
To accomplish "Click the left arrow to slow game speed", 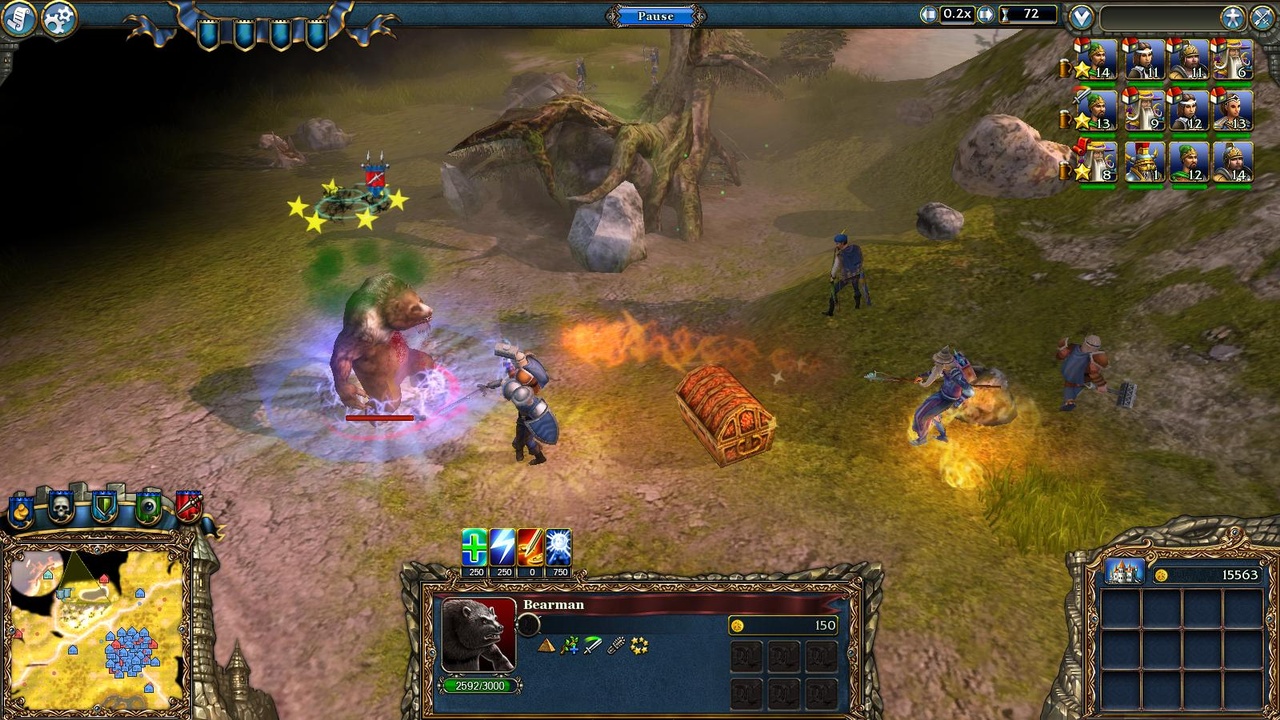I will tap(927, 13).
